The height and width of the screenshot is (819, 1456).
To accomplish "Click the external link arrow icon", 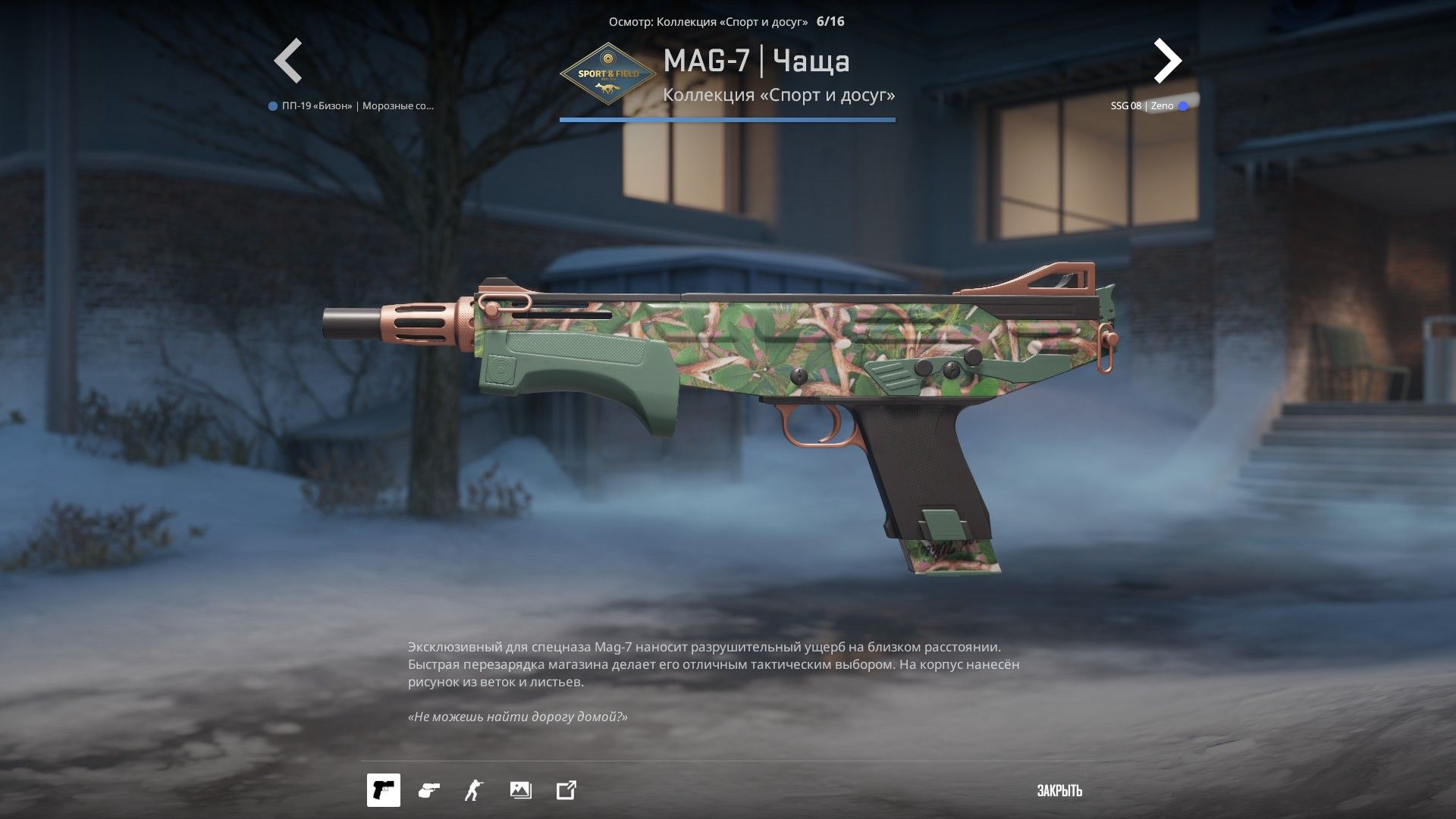I will 566,790.
